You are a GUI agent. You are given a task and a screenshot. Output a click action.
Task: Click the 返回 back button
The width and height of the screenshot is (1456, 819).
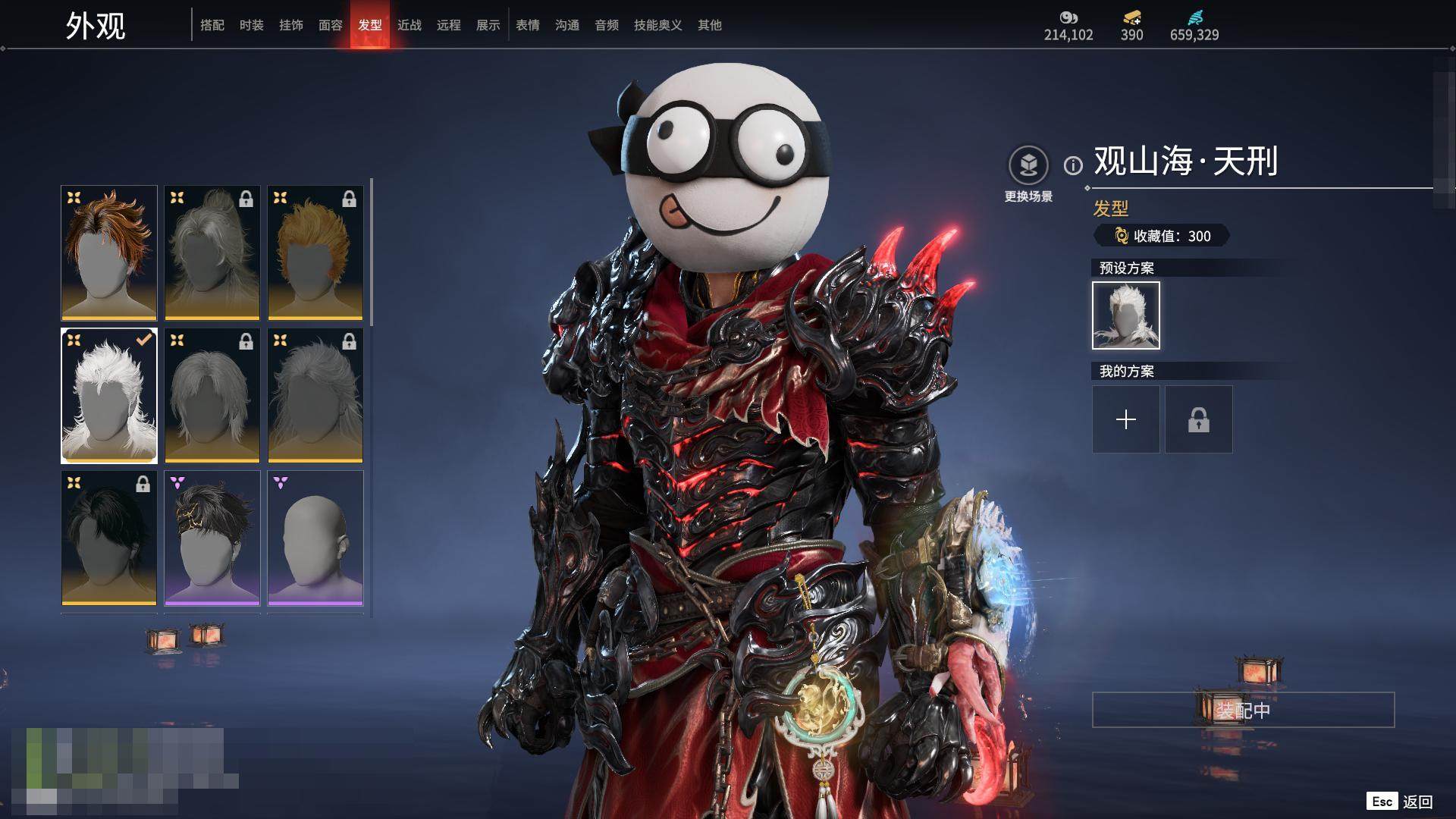[x=1416, y=802]
